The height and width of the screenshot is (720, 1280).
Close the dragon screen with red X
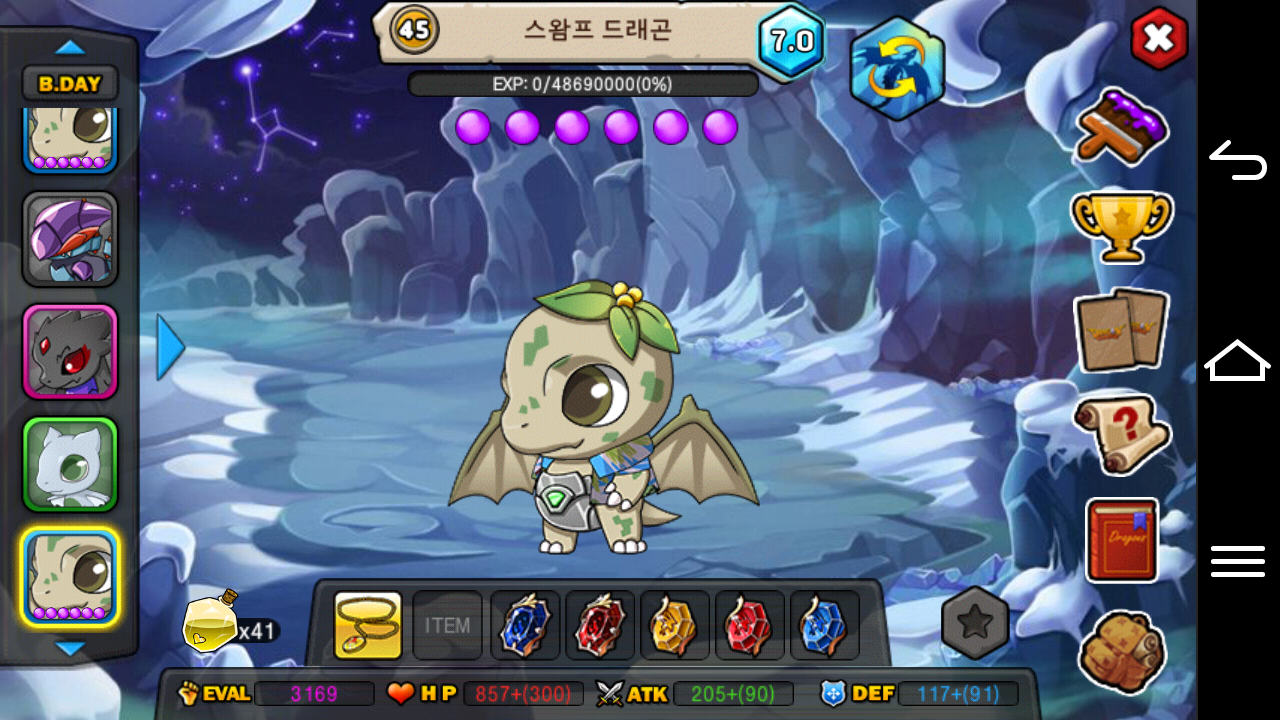[x=1158, y=39]
